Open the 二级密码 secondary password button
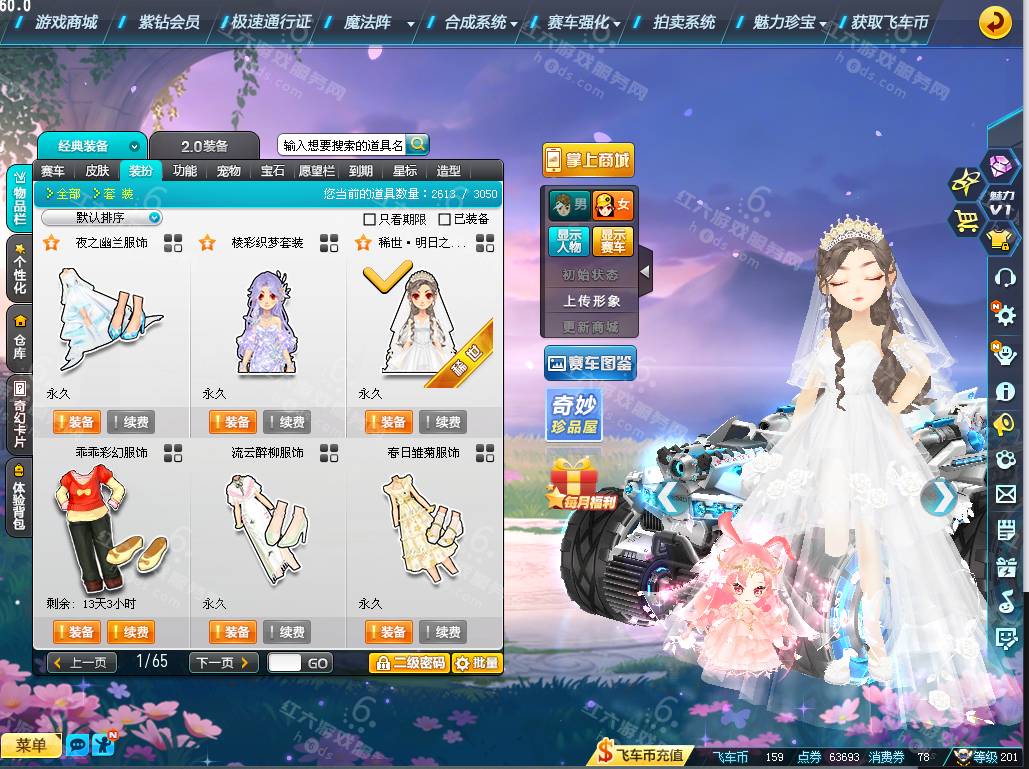This screenshot has width=1029, height=769. pyautogui.click(x=408, y=663)
